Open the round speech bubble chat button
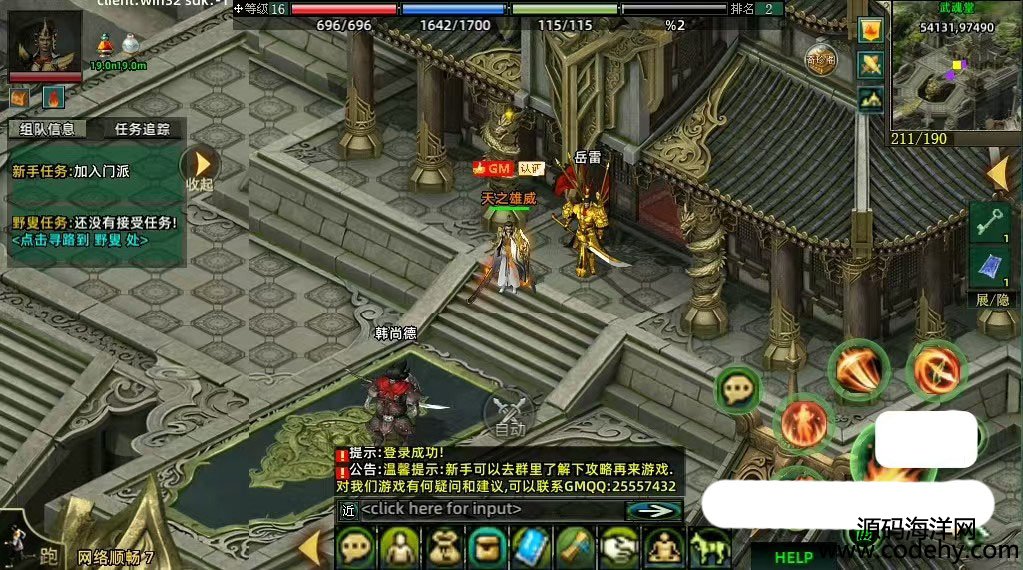Viewport: 1023px width, 570px height. click(x=738, y=389)
